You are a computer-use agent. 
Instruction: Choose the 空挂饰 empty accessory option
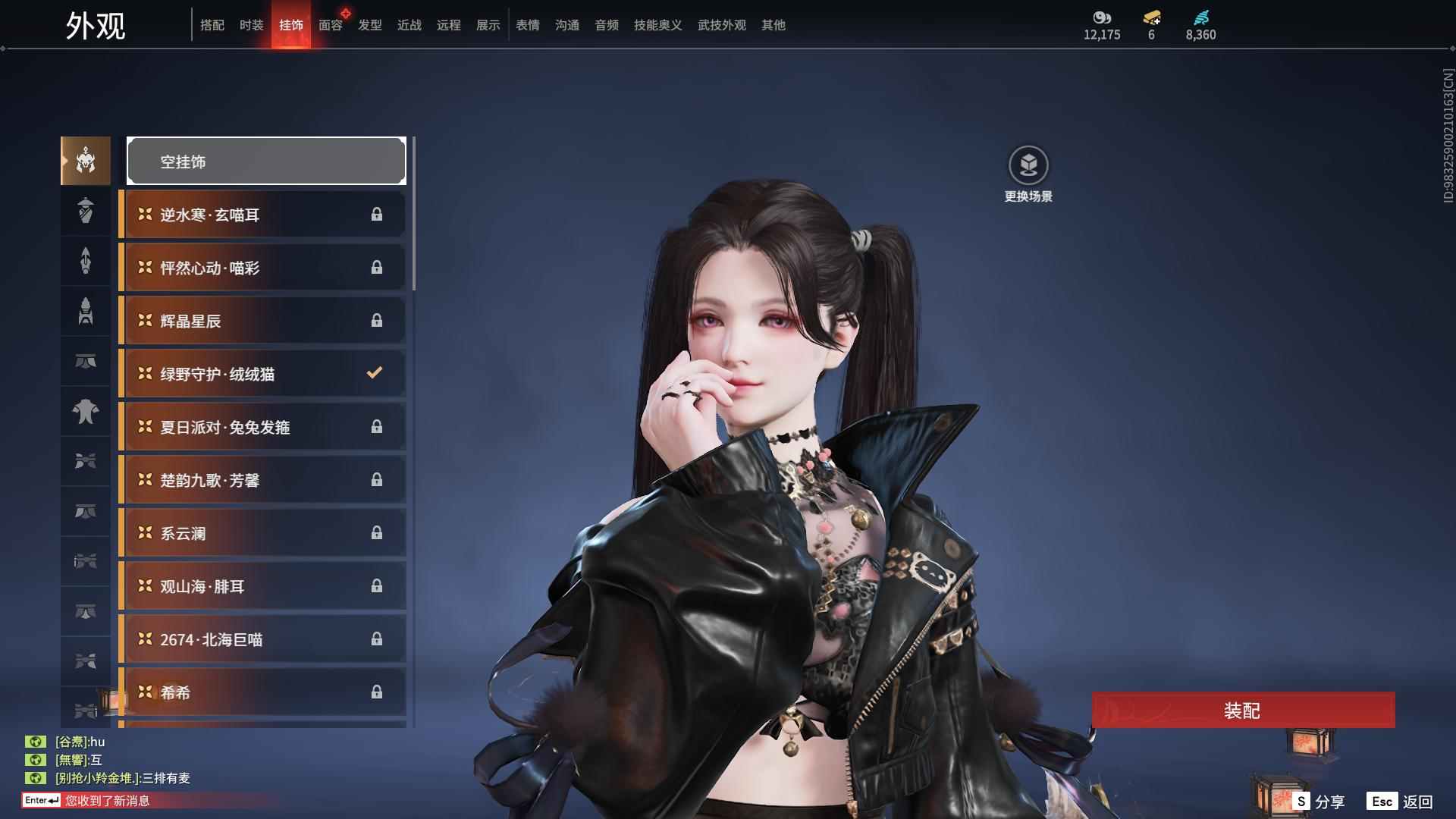tap(266, 161)
